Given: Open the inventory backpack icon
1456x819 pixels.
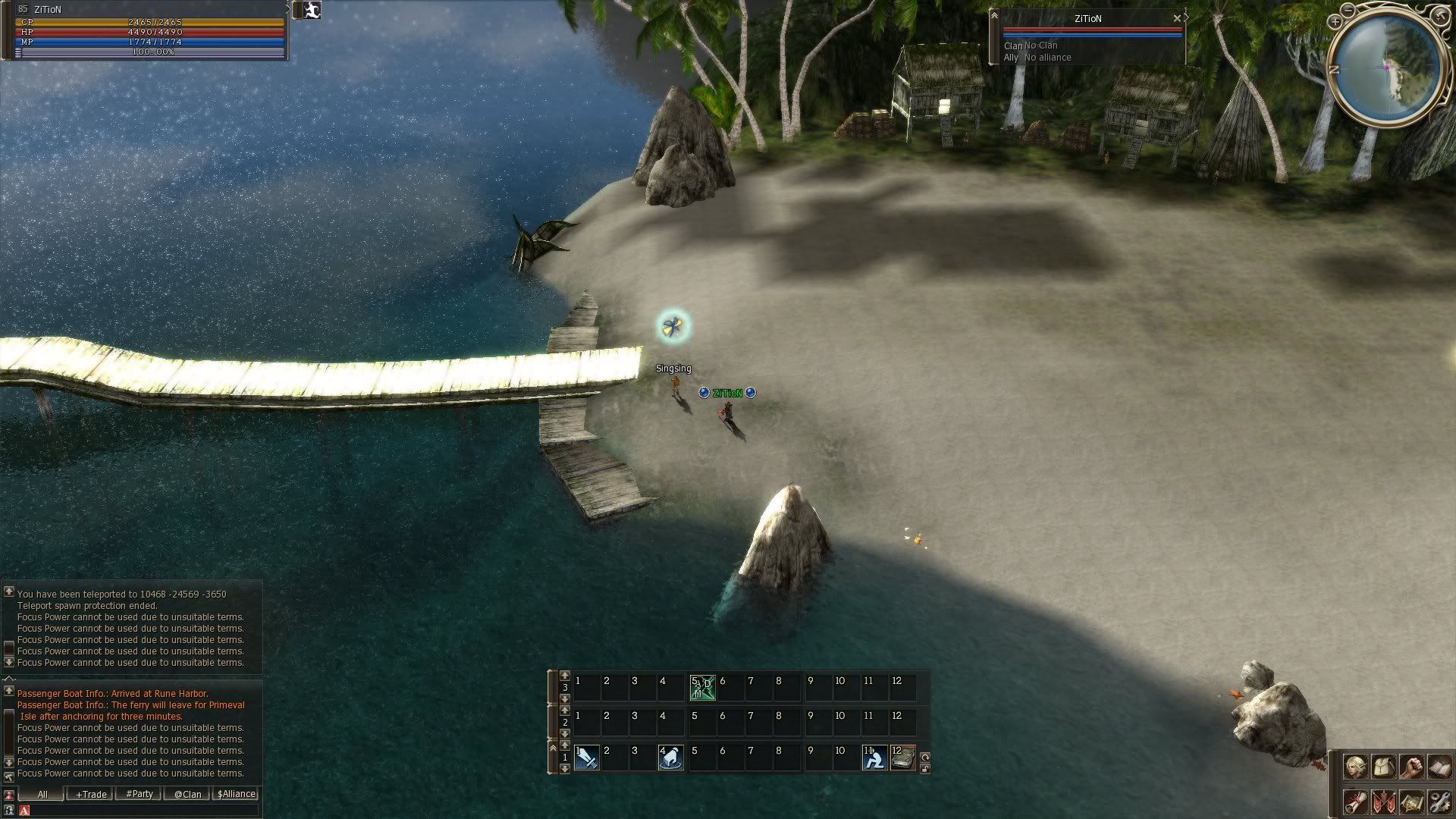Looking at the screenshot, I should point(1382,767).
